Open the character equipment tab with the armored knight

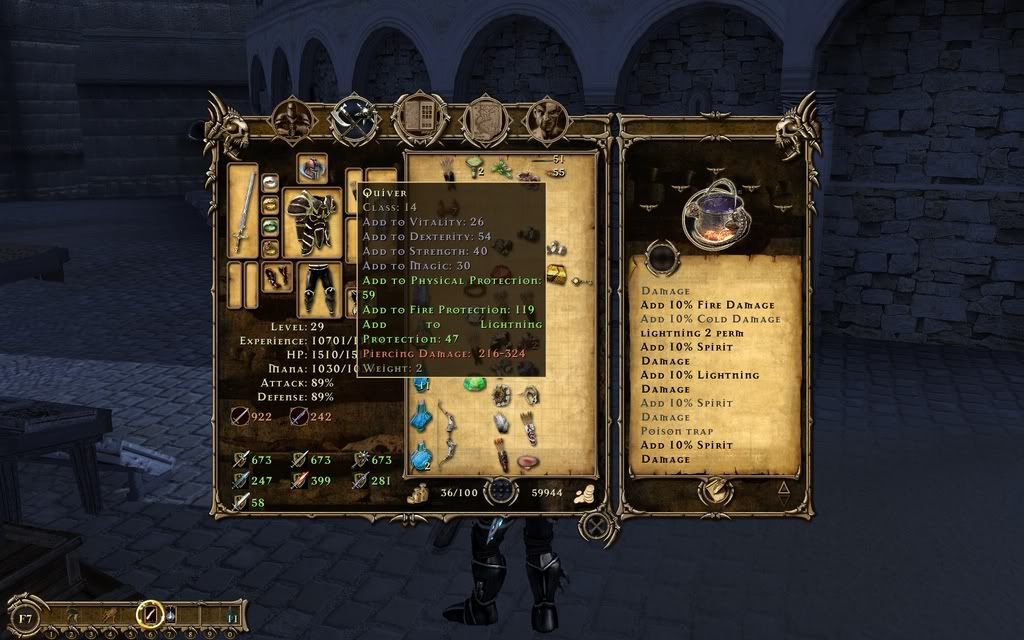[292, 119]
